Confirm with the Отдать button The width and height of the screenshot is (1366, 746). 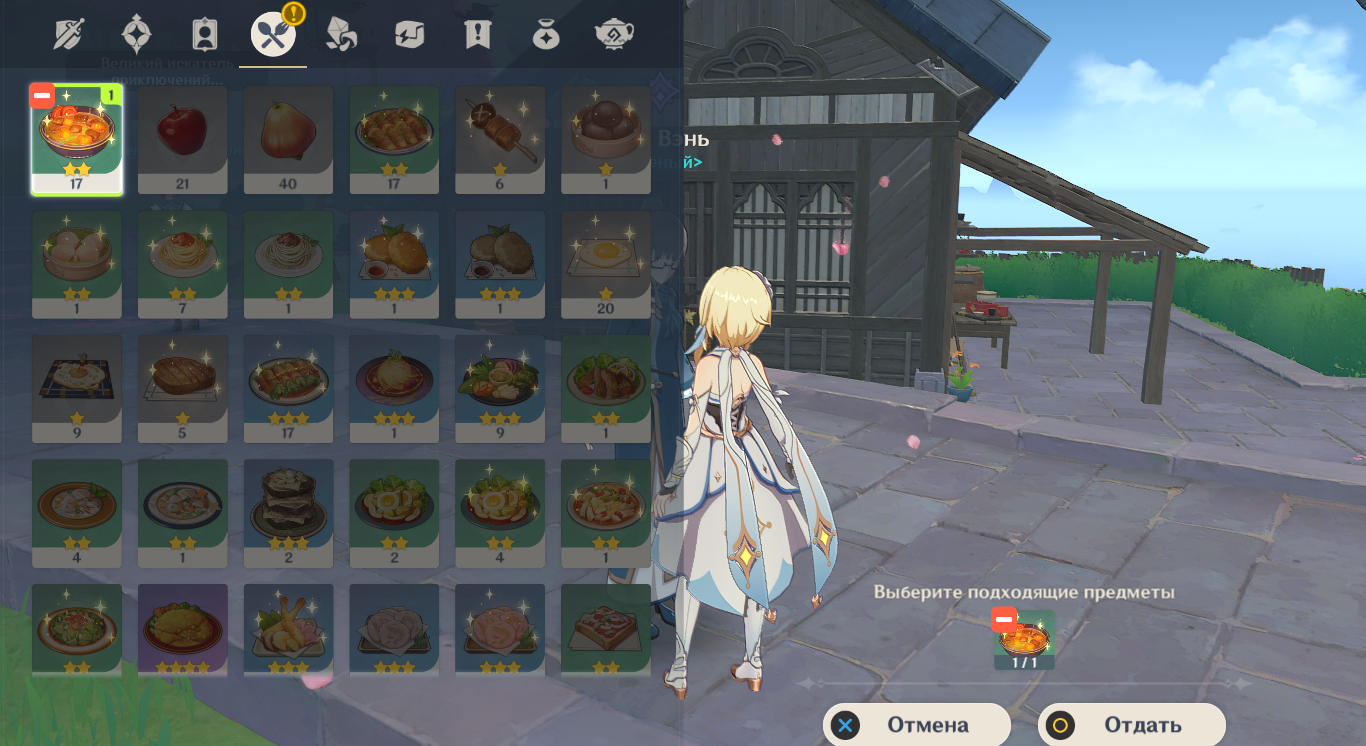(1131, 725)
